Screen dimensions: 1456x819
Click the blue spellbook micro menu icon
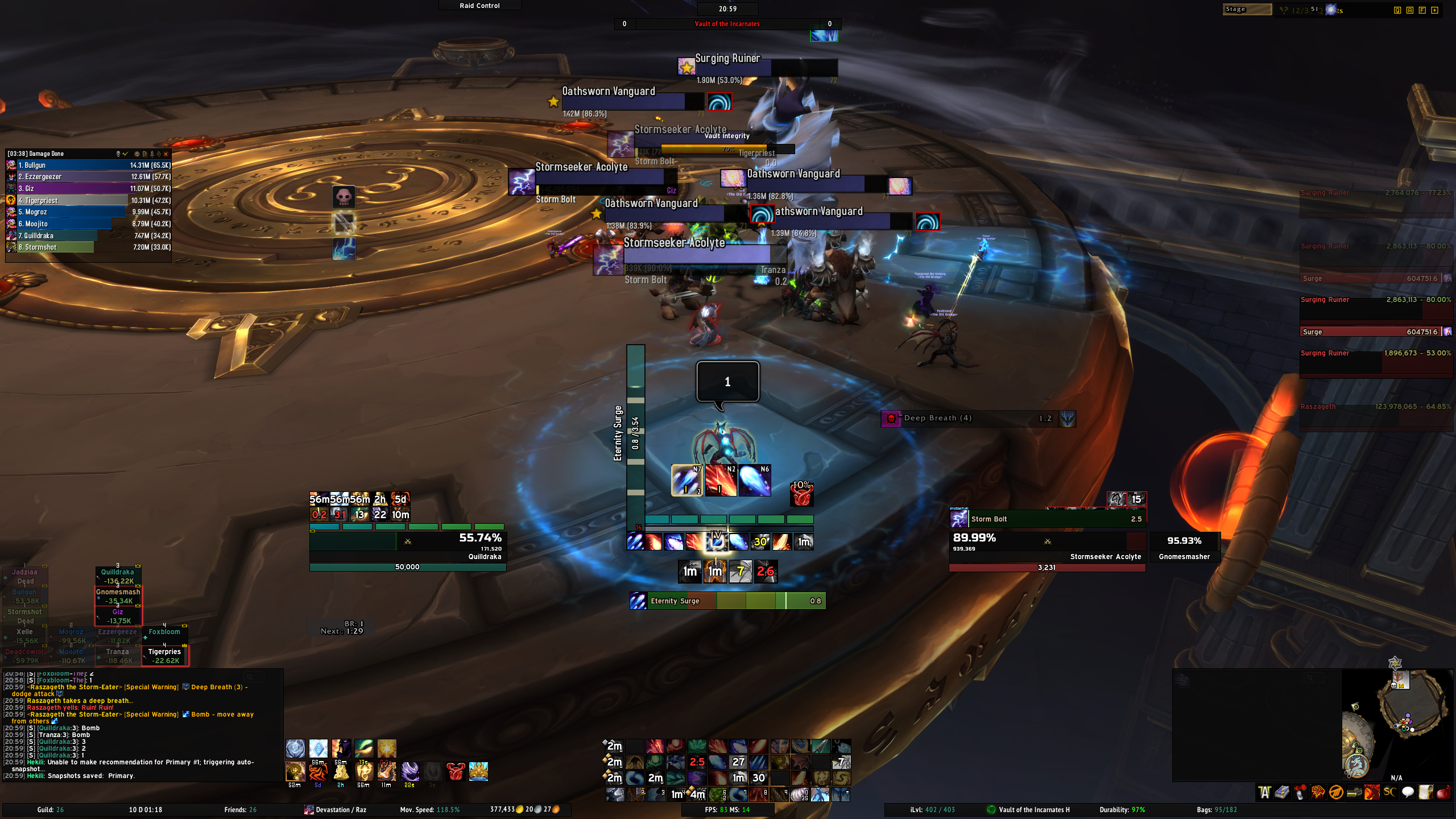(x=1282, y=792)
